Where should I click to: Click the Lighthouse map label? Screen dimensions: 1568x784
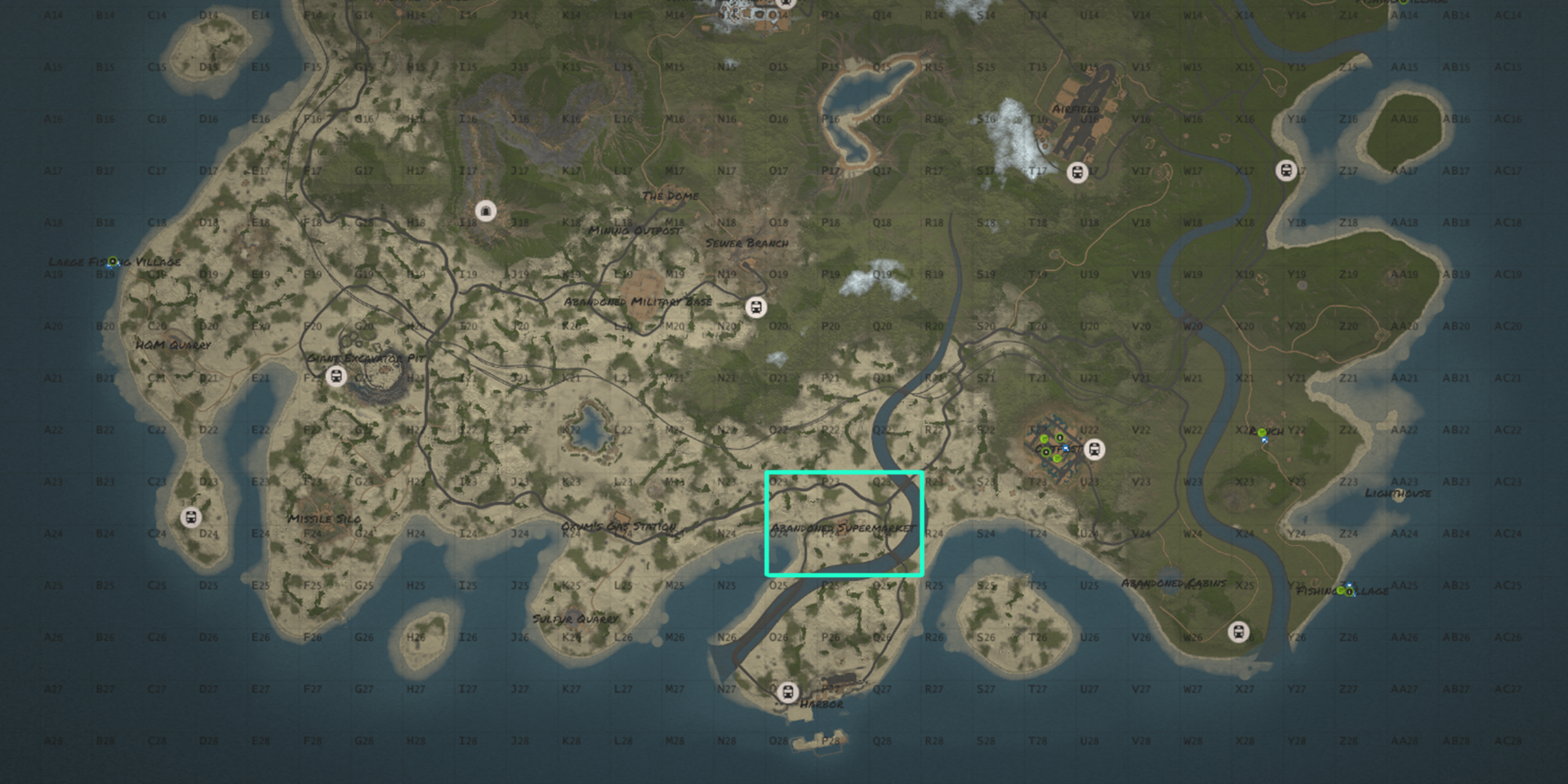1398,493
